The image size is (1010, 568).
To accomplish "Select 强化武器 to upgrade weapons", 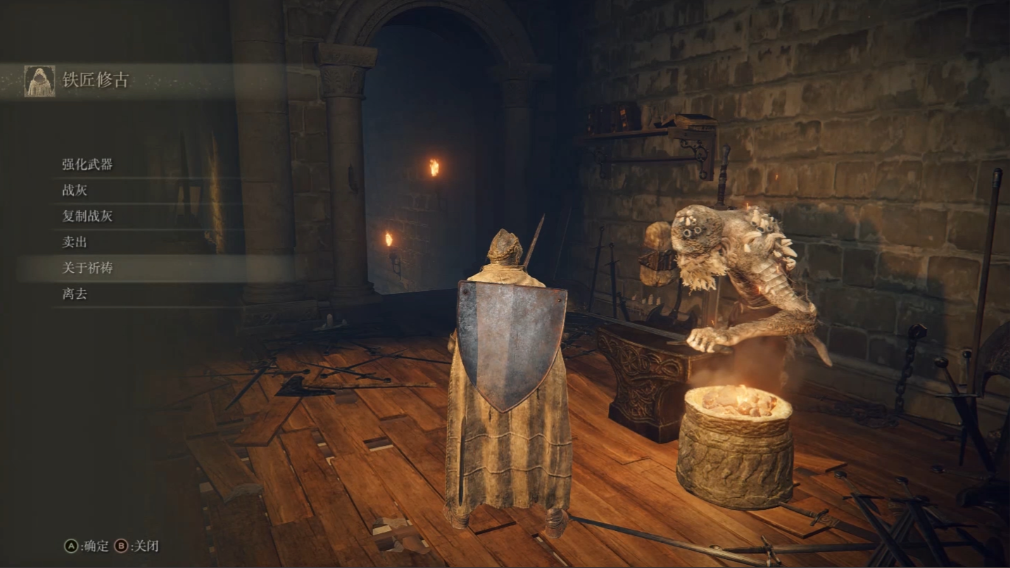I will pyautogui.click(x=87, y=164).
